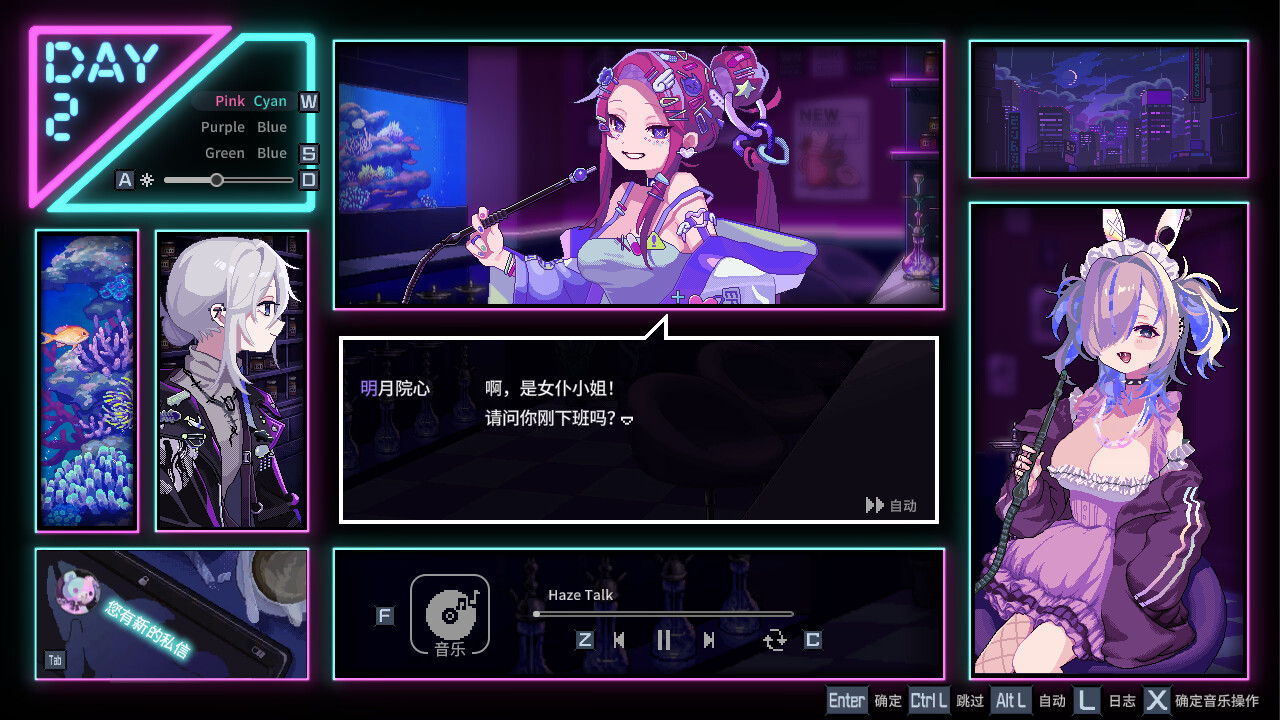
Task: Click the Z icon in the music controls
Action: click(x=584, y=640)
